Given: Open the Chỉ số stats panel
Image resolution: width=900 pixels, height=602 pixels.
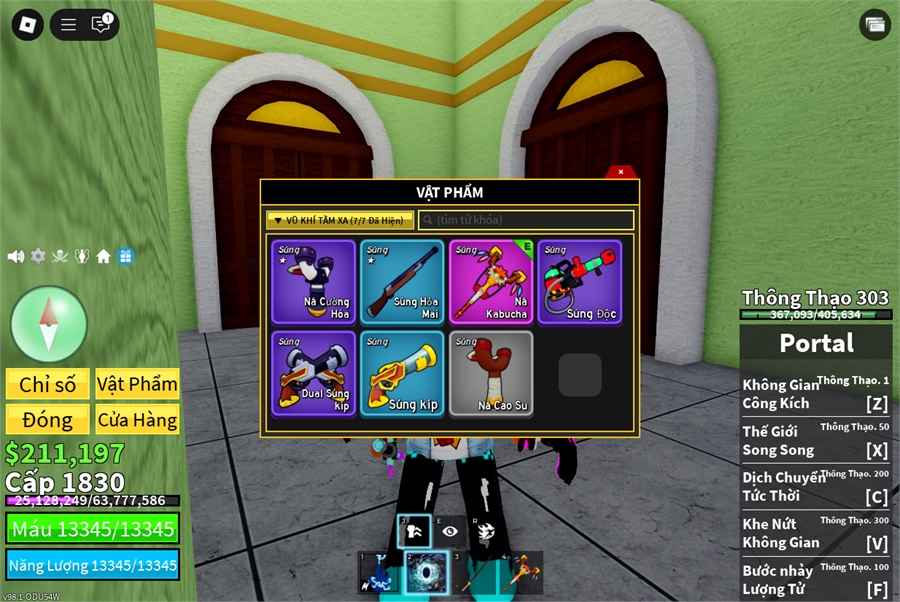Looking at the screenshot, I should tap(48, 385).
